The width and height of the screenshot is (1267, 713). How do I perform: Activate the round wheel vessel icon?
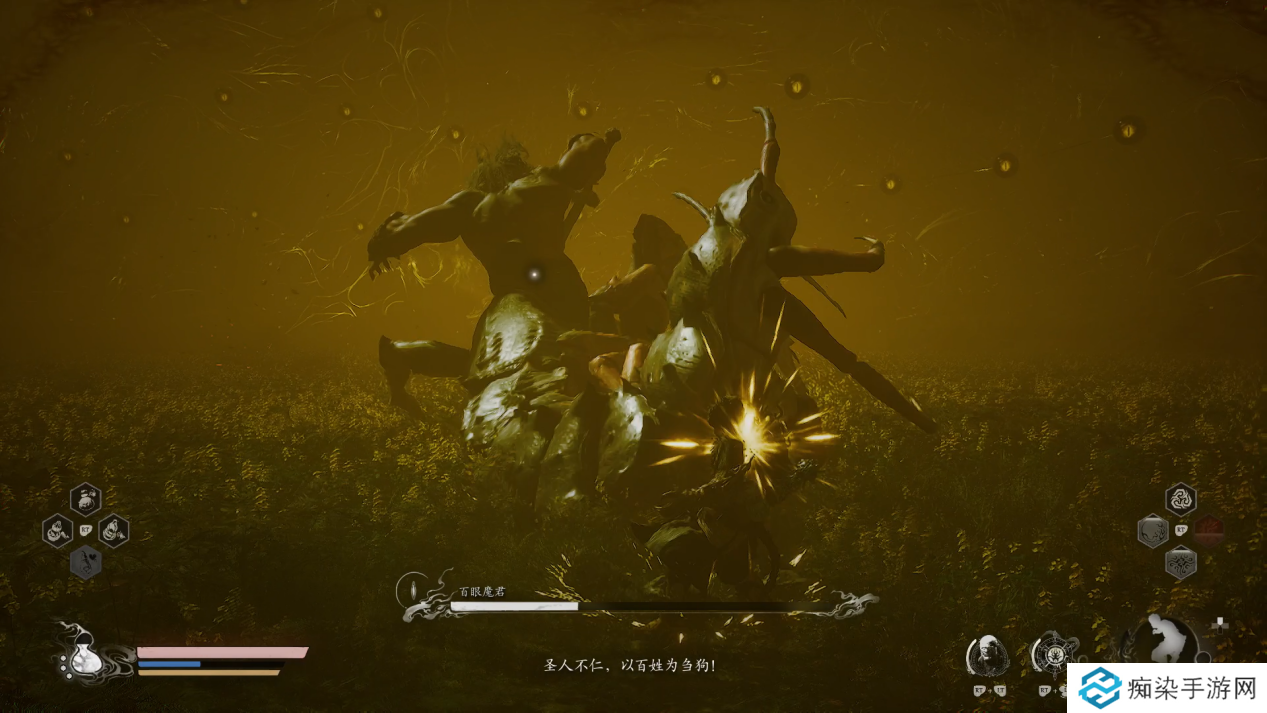tap(1052, 653)
